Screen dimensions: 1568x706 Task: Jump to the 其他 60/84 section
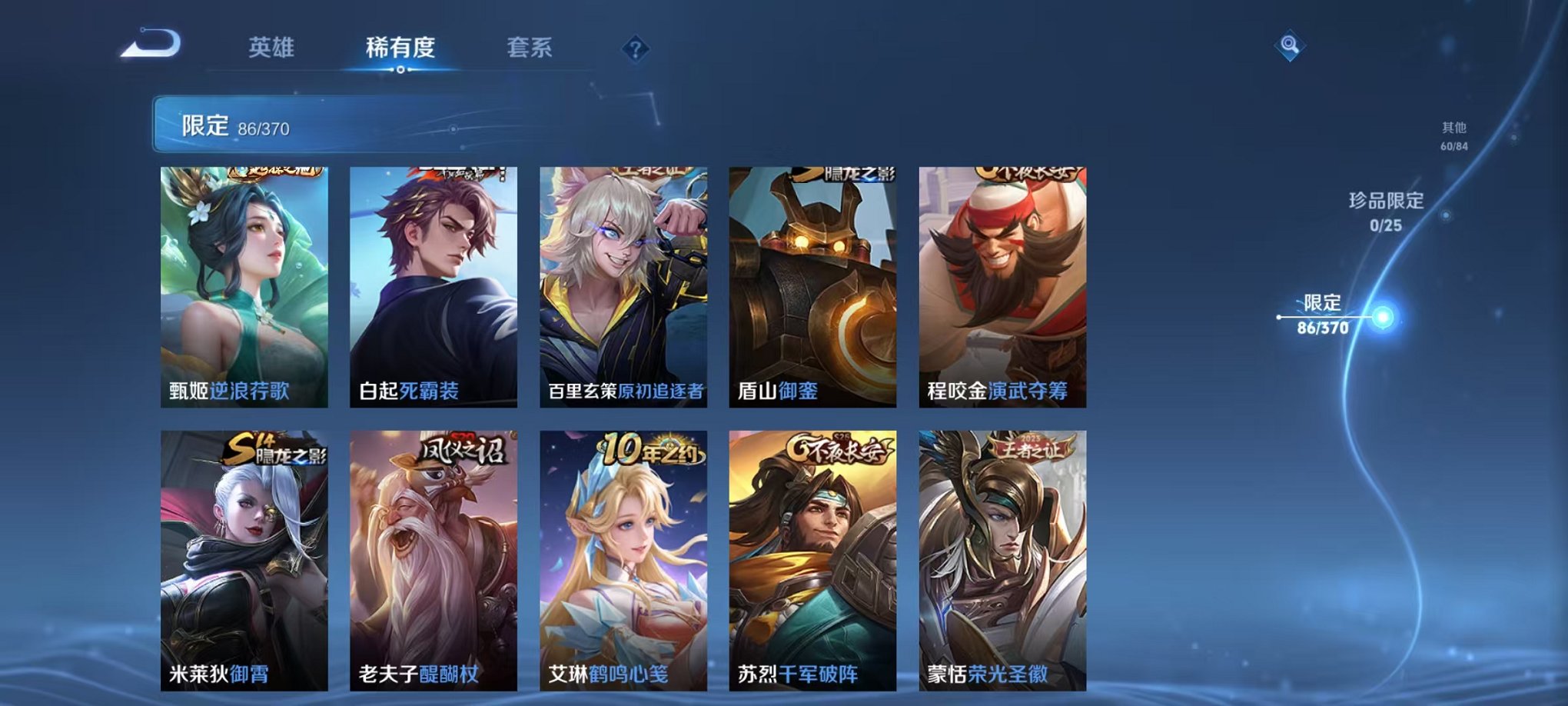point(1454,132)
